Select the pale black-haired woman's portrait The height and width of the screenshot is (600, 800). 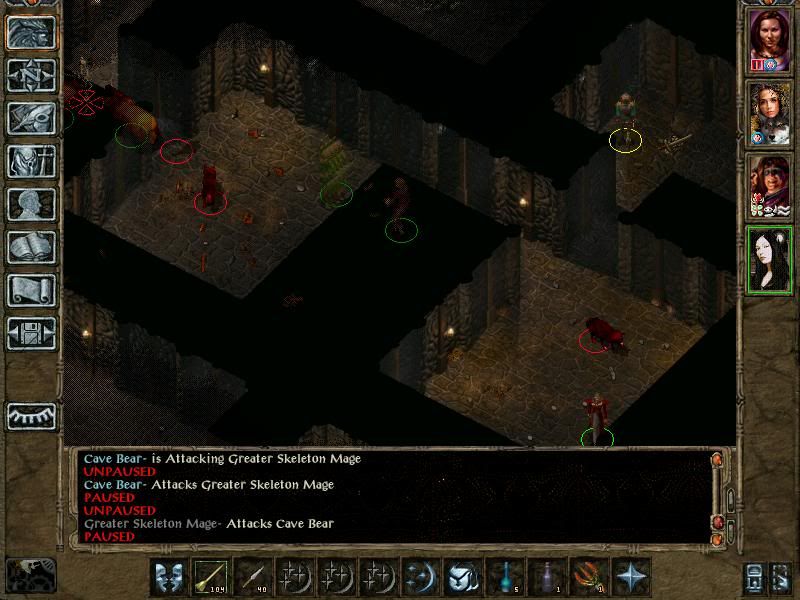click(x=770, y=259)
